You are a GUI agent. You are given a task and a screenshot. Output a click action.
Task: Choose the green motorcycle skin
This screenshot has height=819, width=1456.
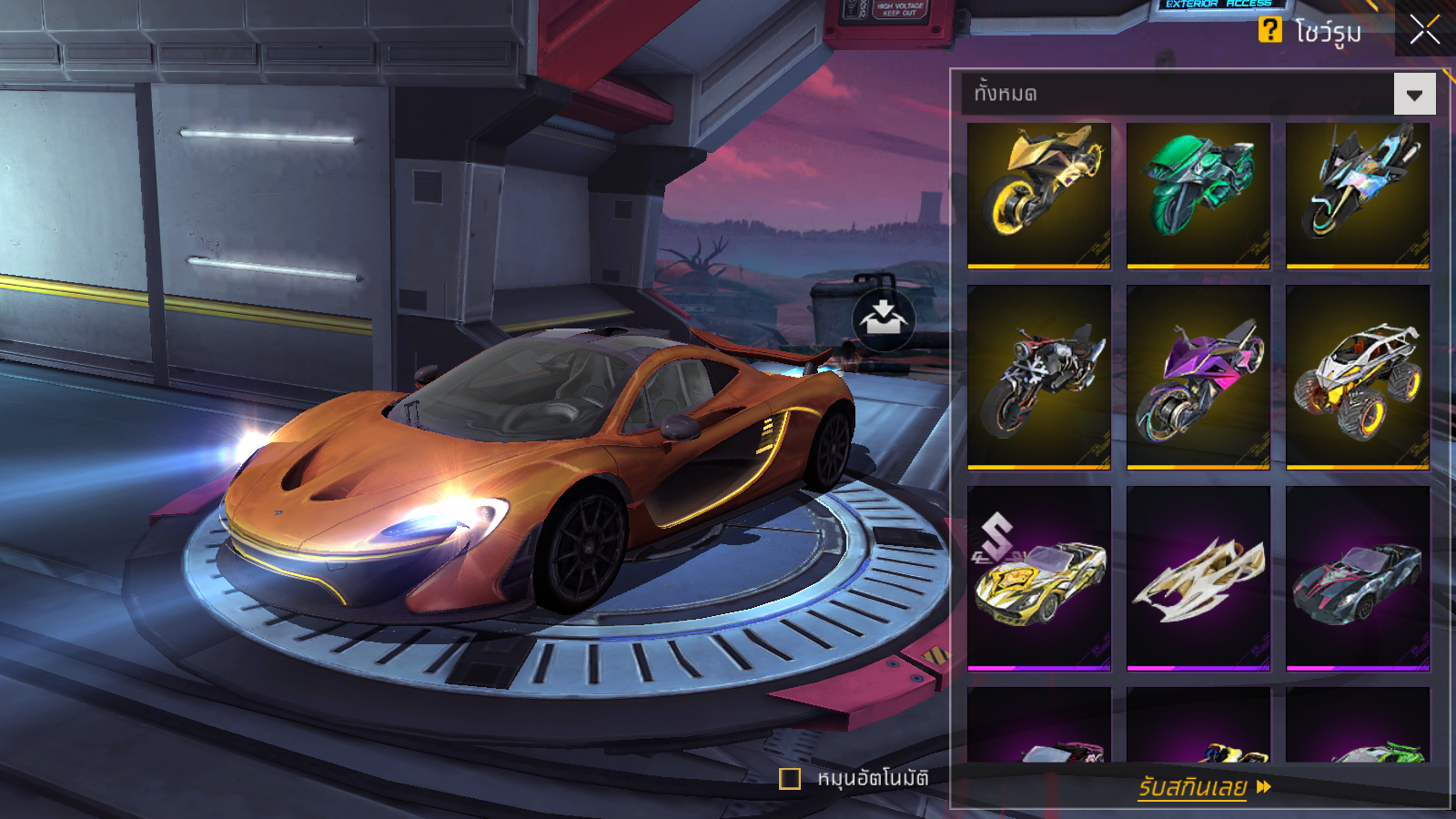pyautogui.click(x=1198, y=195)
